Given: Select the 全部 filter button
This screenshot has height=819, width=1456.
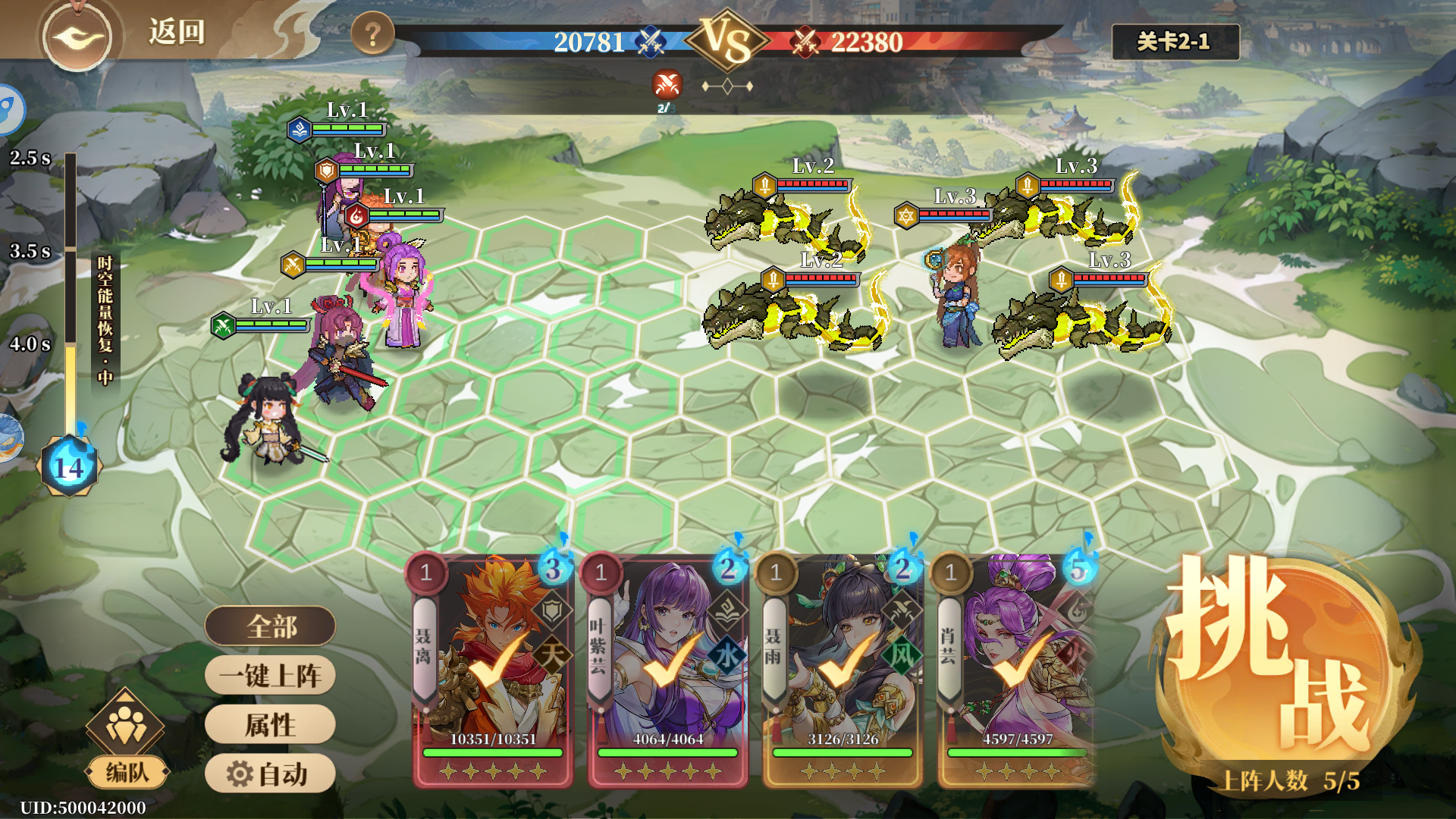Looking at the screenshot, I should [x=270, y=626].
